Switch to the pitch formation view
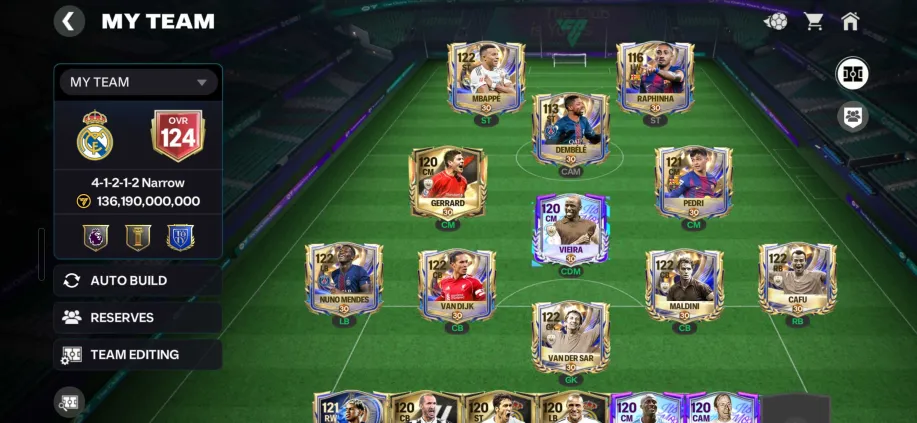The height and width of the screenshot is (423, 917). click(x=852, y=73)
